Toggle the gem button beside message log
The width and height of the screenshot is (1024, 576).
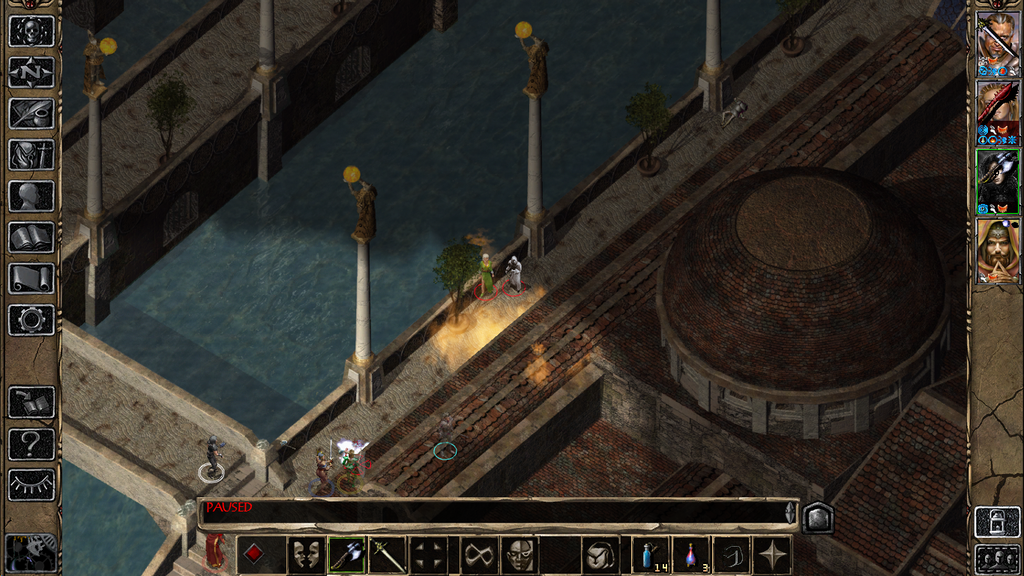tap(817, 517)
